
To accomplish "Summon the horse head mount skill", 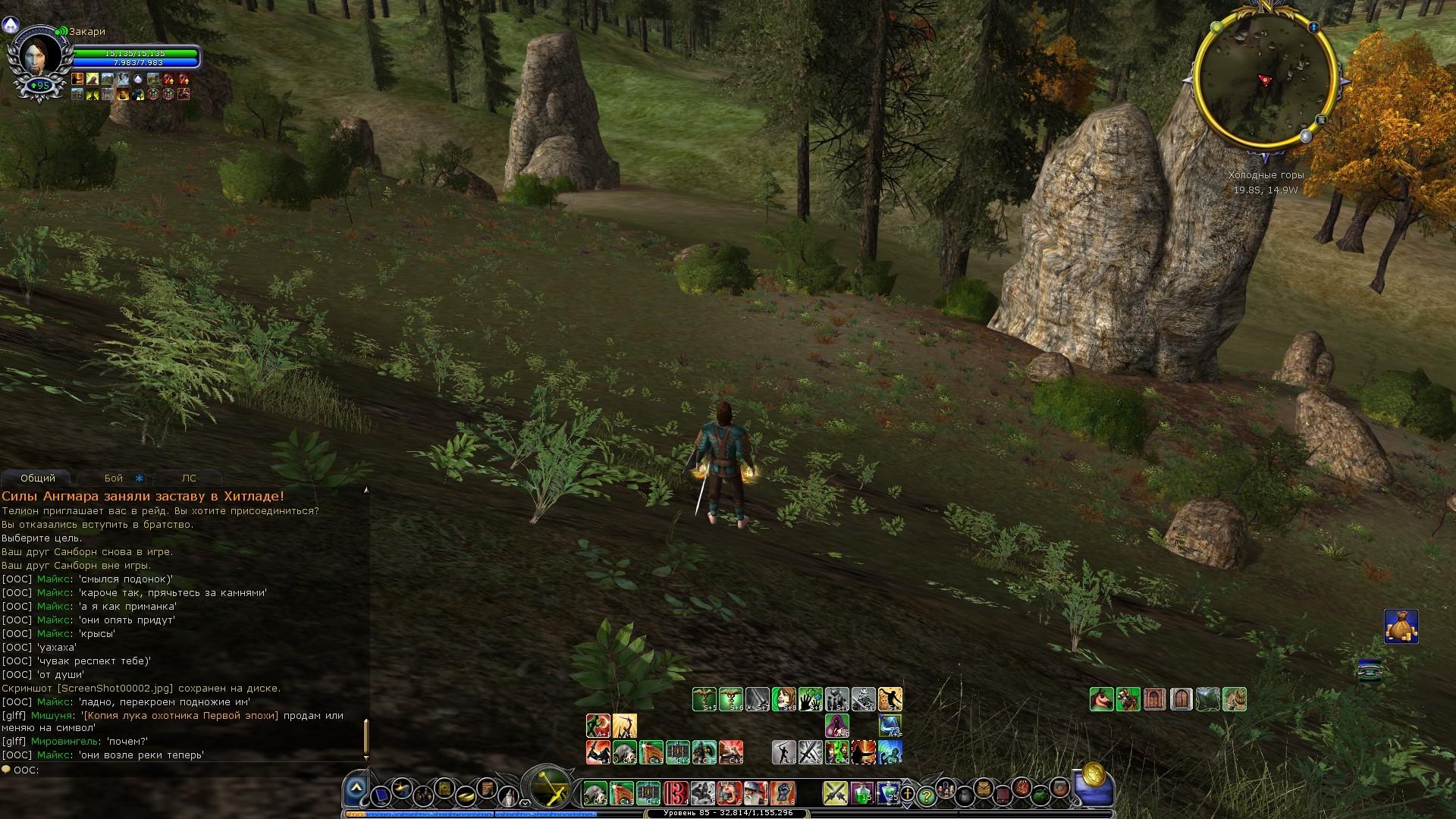I will tap(1101, 699).
